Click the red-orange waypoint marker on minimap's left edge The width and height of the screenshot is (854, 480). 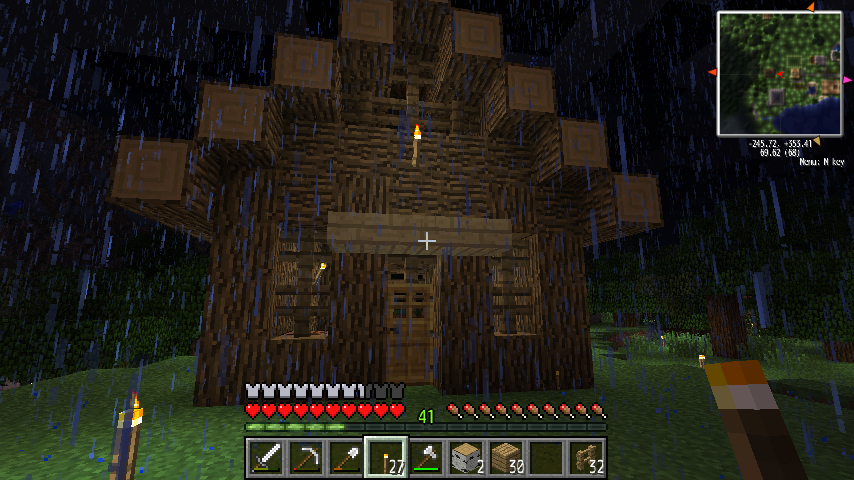712,72
